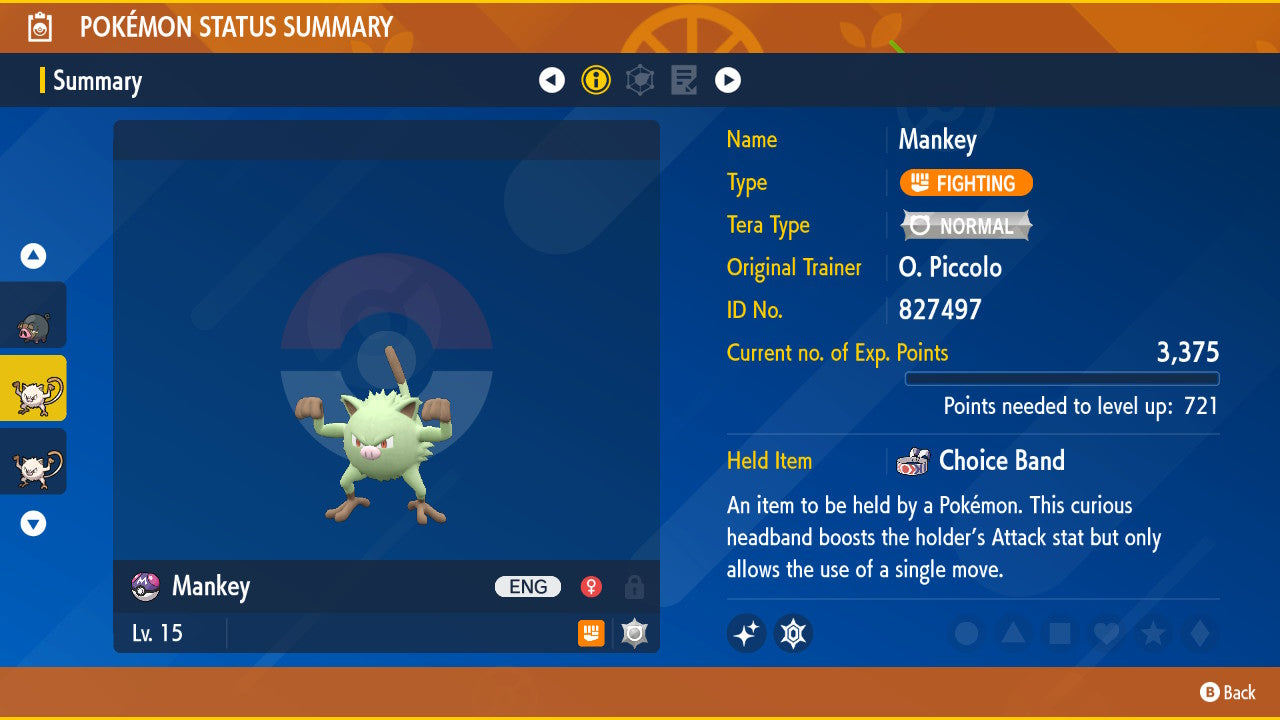1280x720 pixels.
Task: Click the FIGHTING type badge
Action: [x=966, y=183]
